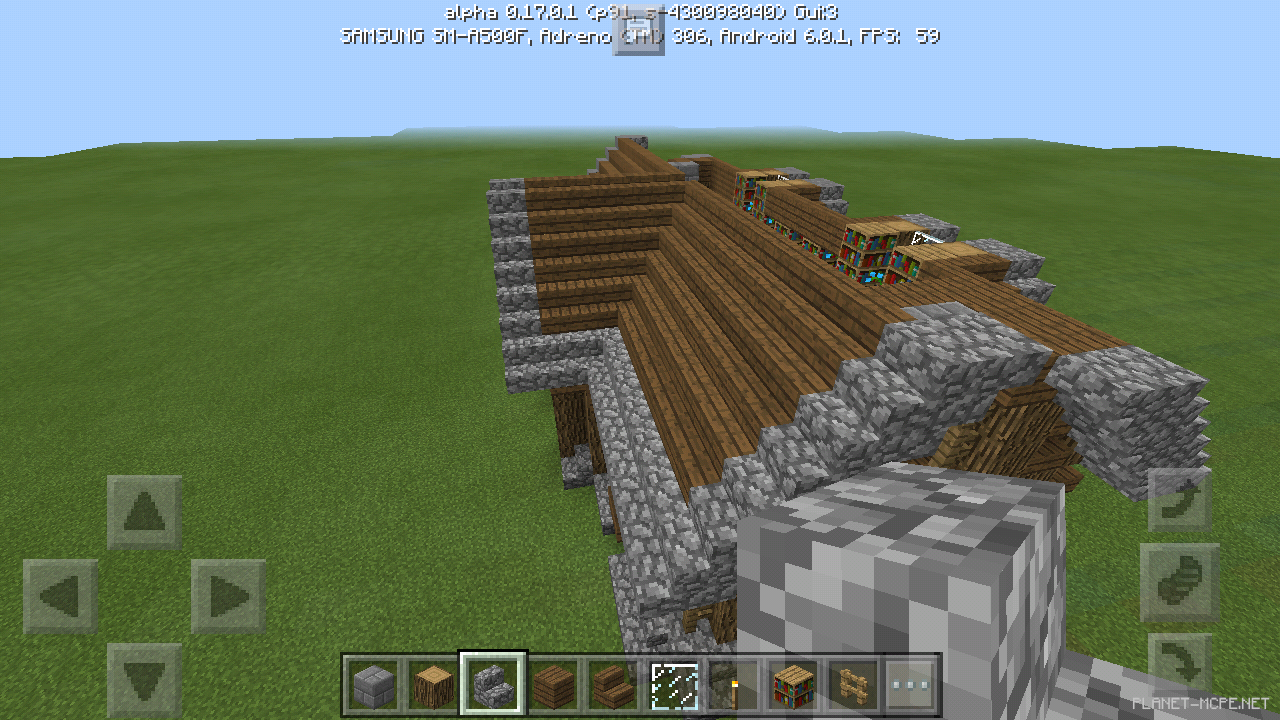Tap the fly ascend control
Screen dimensions: 1280x720
(x=1180, y=497)
